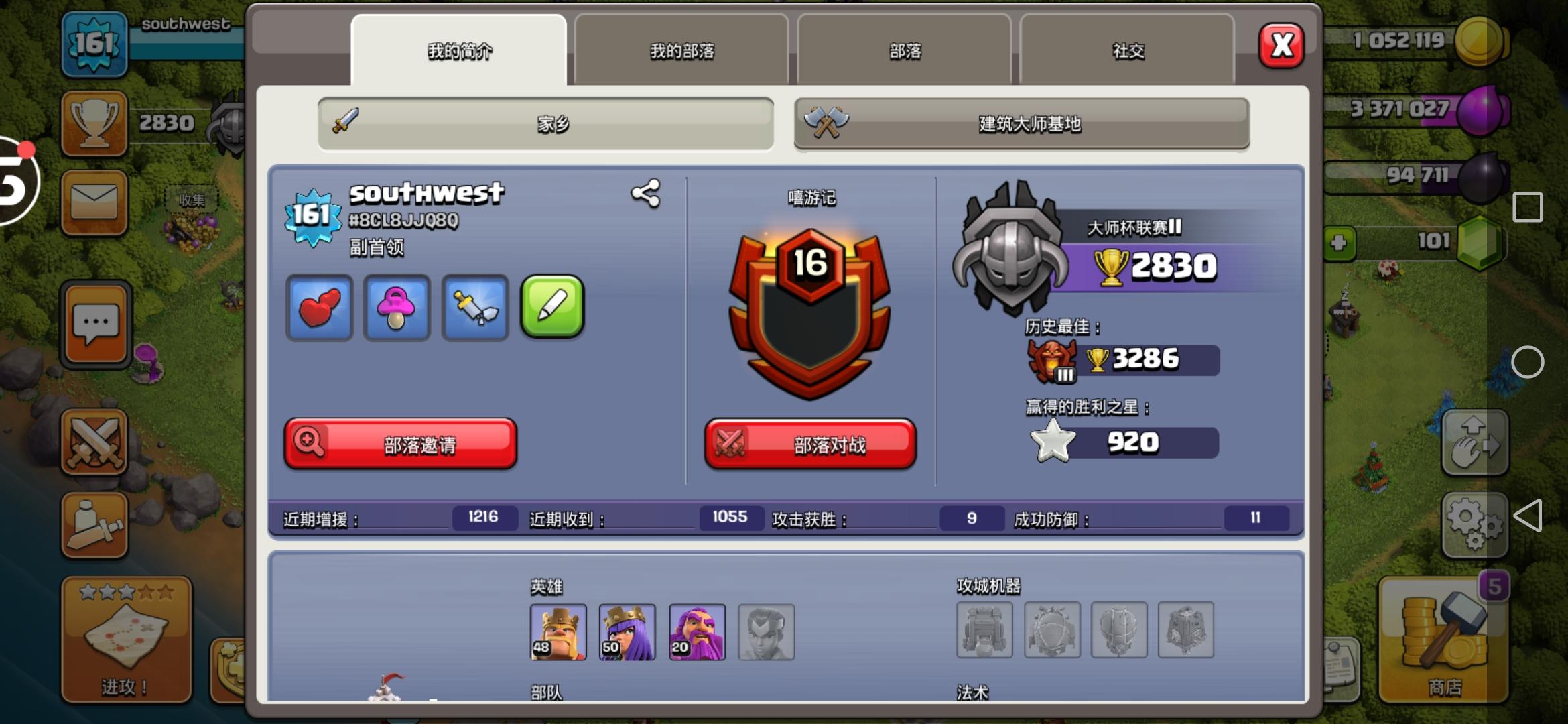Click the purple elixir spell icon
The height and width of the screenshot is (724, 1568).
tap(397, 308)
